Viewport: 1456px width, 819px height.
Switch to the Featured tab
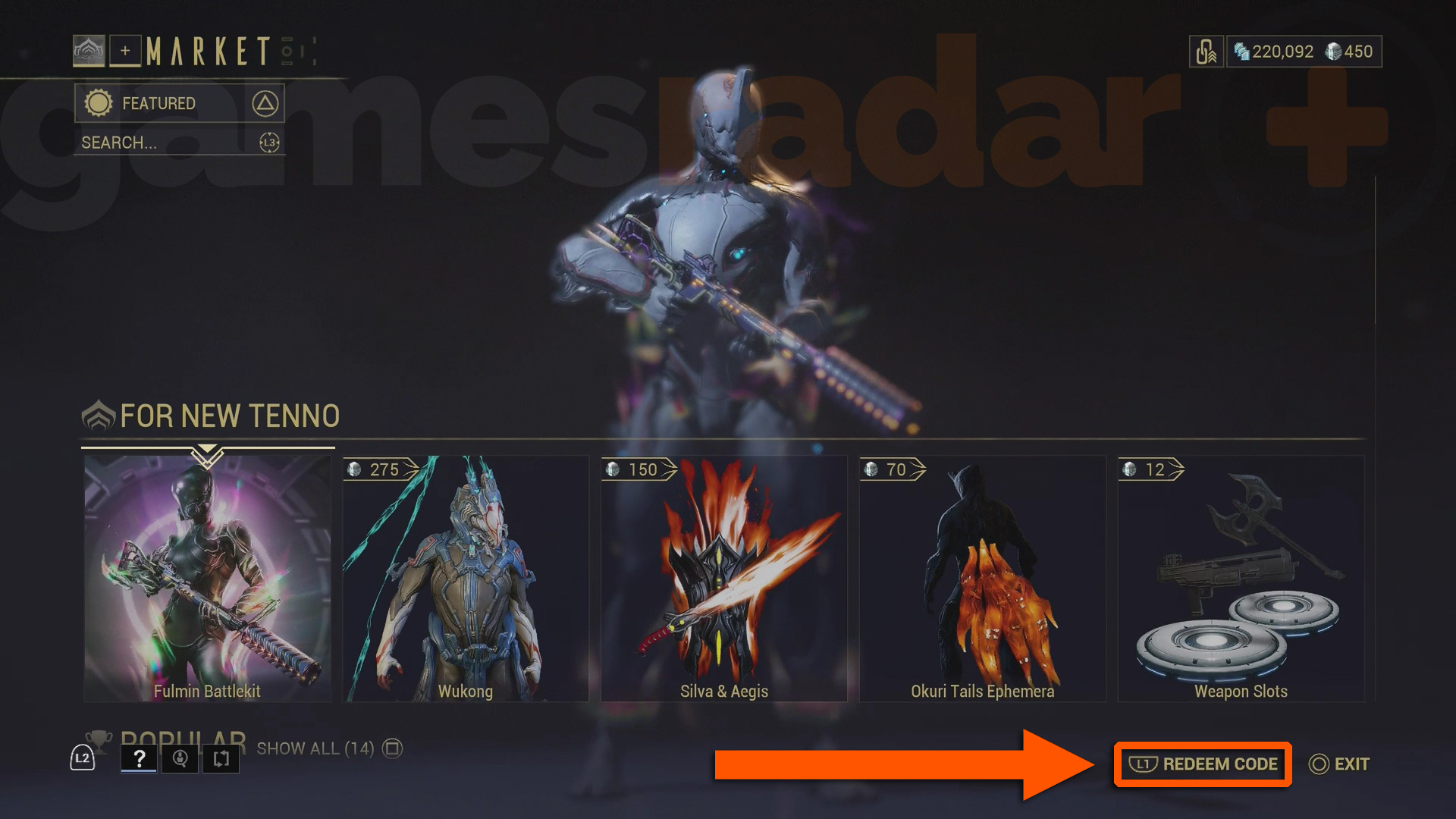[x=159, y=103]
